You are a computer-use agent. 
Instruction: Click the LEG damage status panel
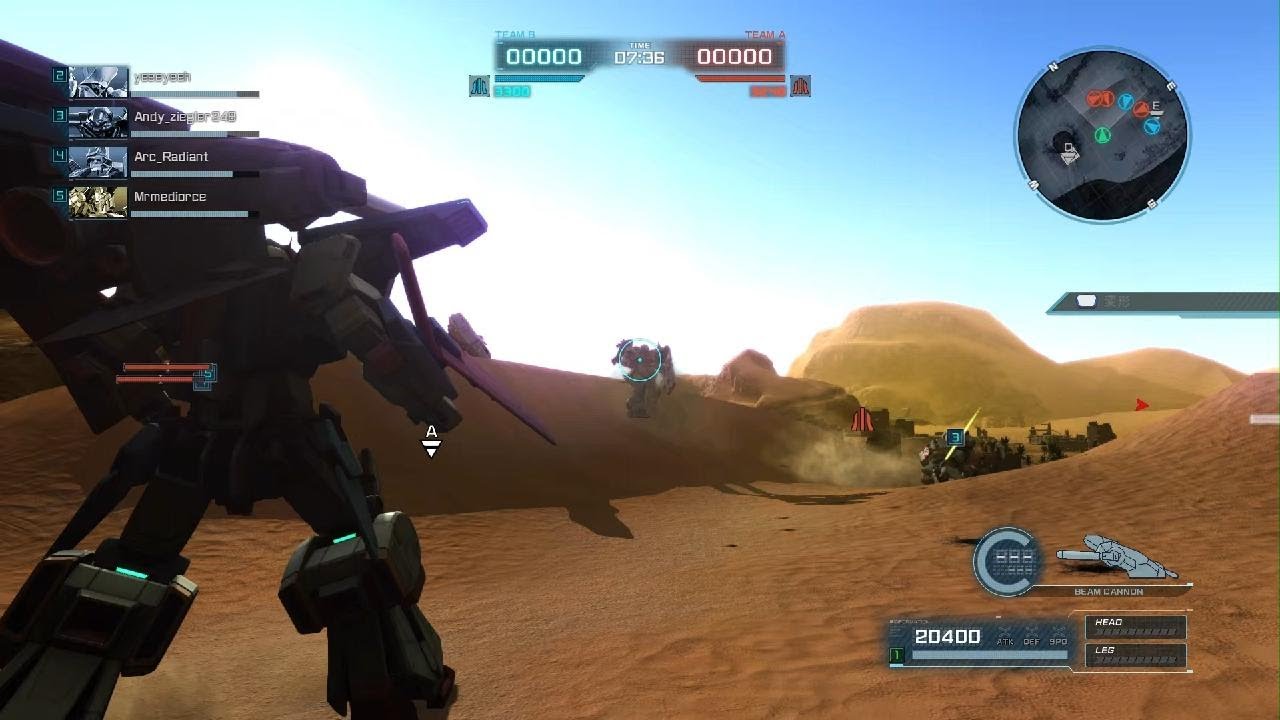pyautogui.click(x=1136, y=655)
